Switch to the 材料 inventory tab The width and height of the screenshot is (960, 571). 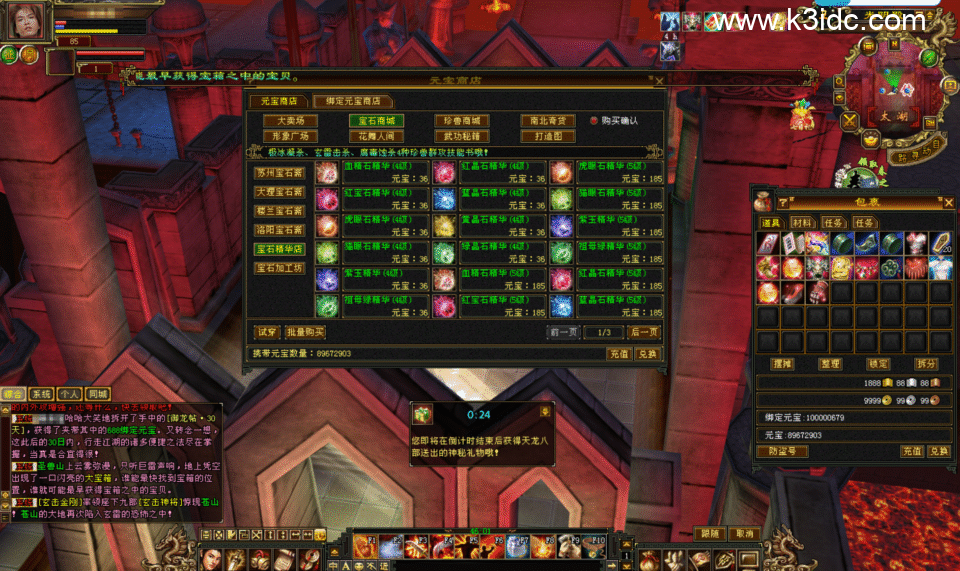[801, 222]
